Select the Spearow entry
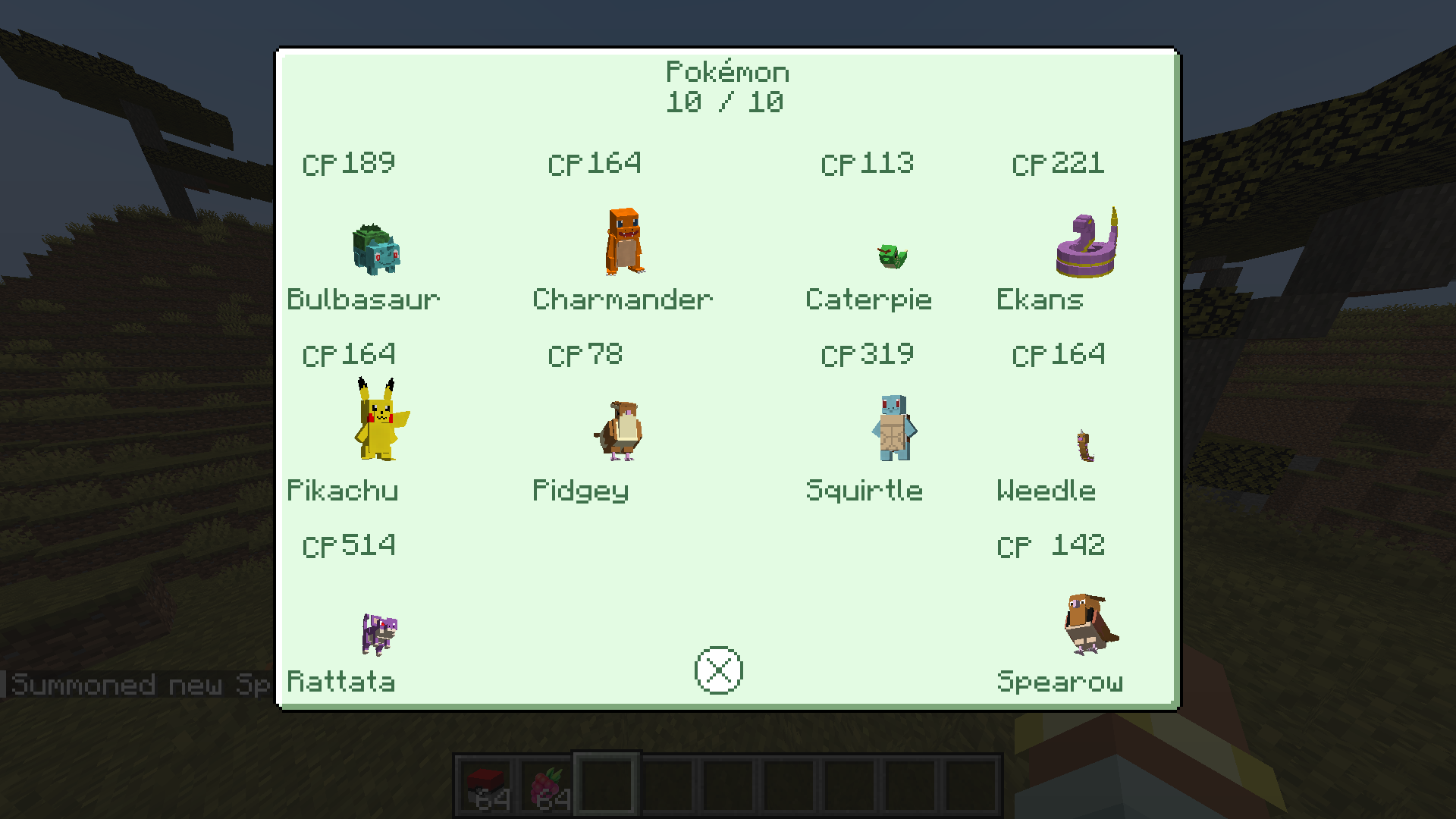The image size is (1456, 819). tap(1090, 623)
